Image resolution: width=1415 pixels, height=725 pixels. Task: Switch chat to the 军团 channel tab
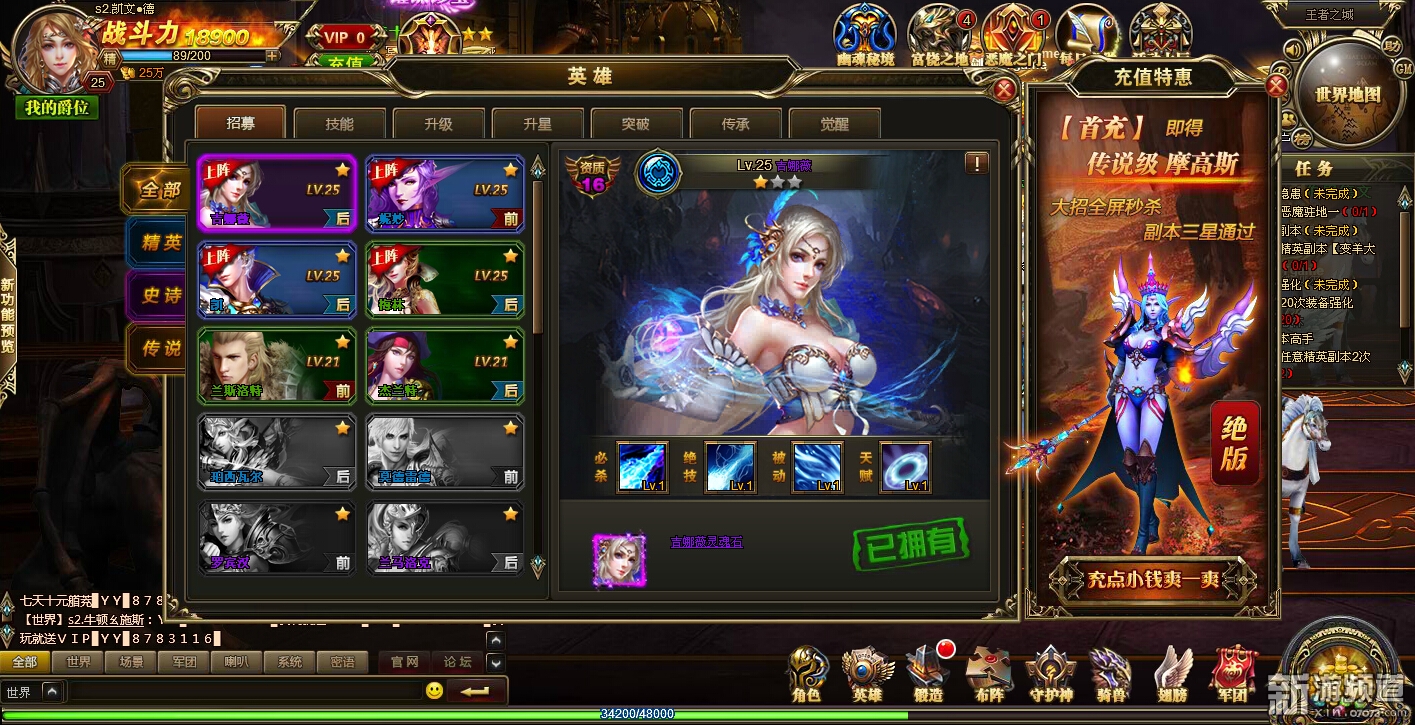coord(184,662)
